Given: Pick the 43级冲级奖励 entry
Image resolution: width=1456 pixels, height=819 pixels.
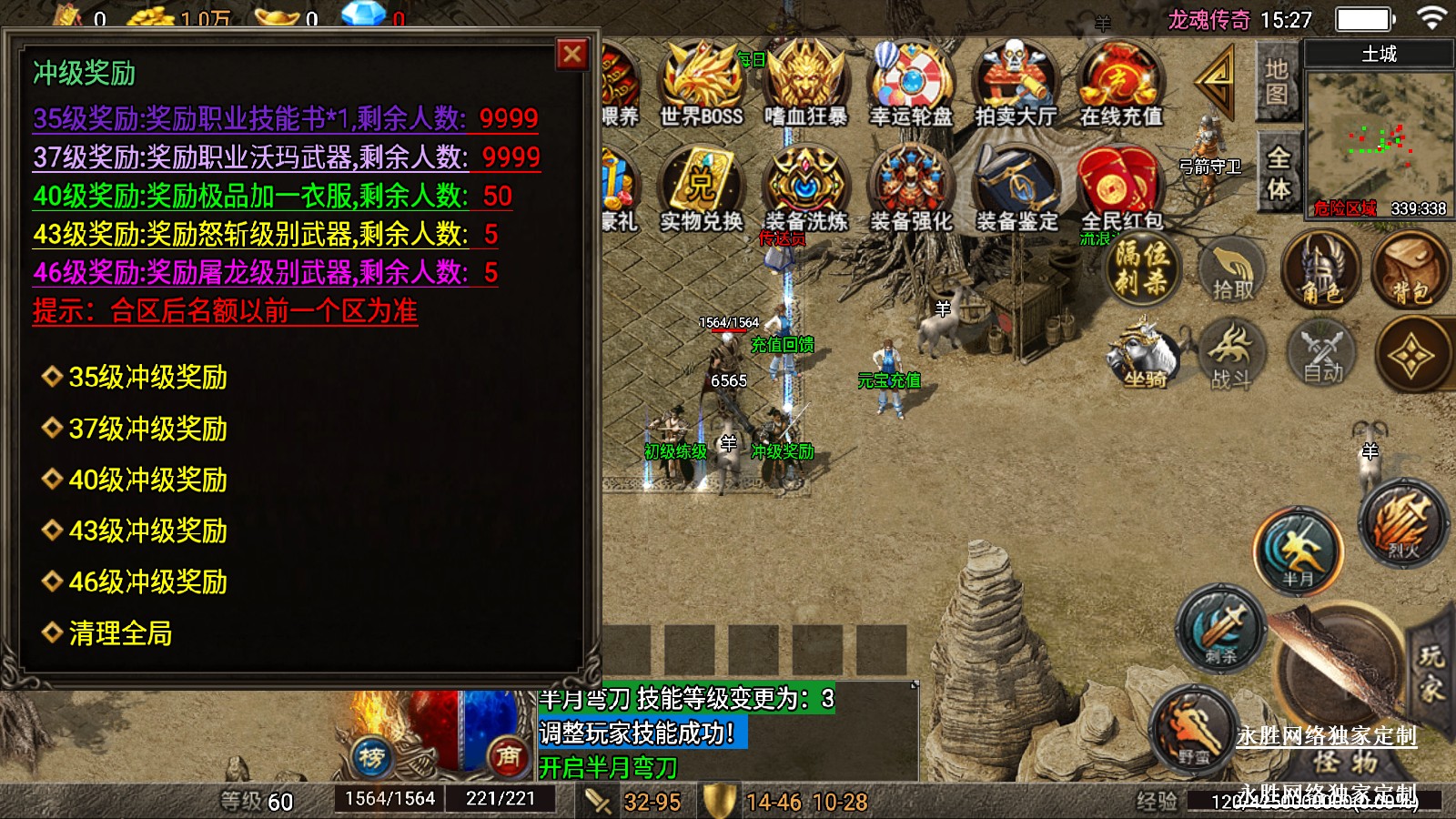Looking at the screenshot, I should (147, 531).
